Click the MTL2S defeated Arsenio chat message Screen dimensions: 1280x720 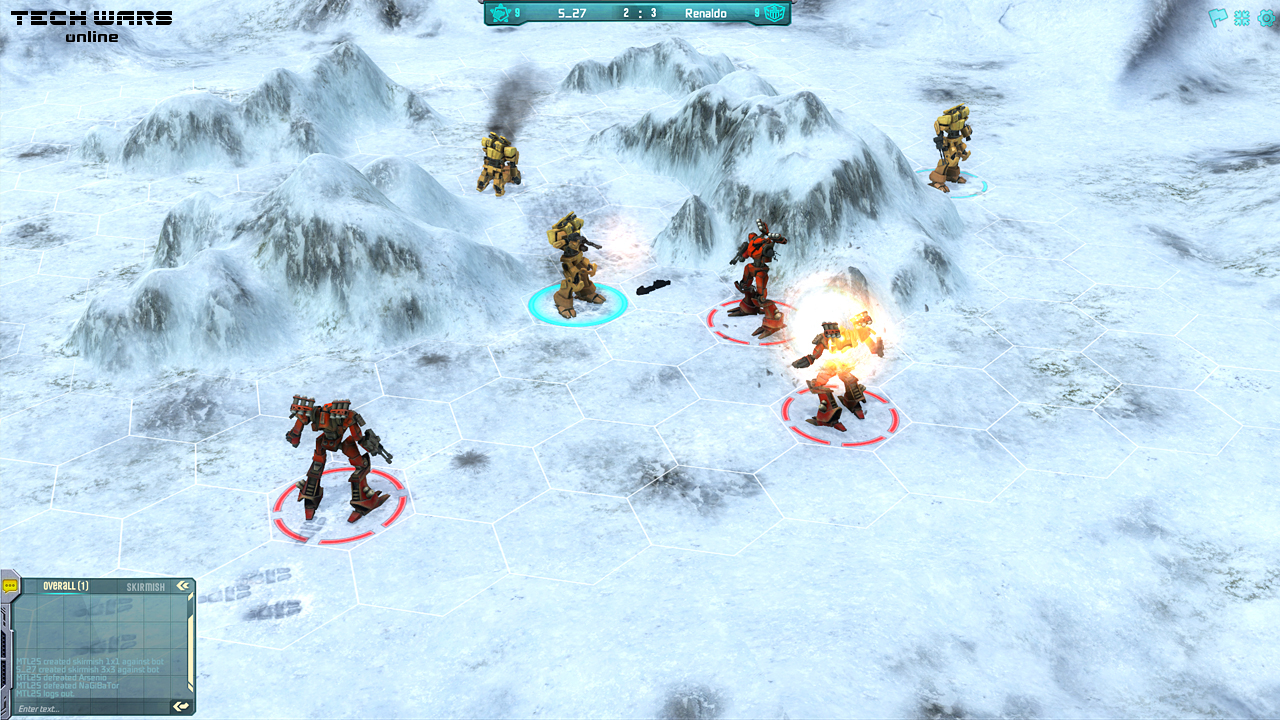coord(62,676)
